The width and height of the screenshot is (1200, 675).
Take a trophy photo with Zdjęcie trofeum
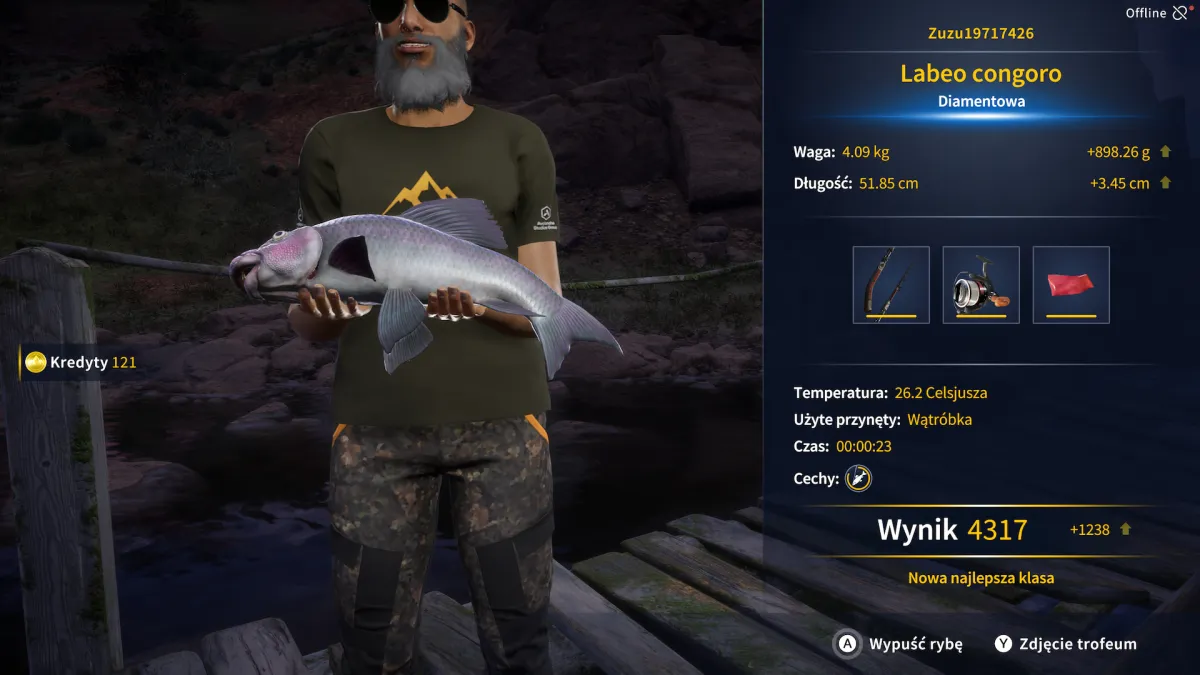[1065, 644]
